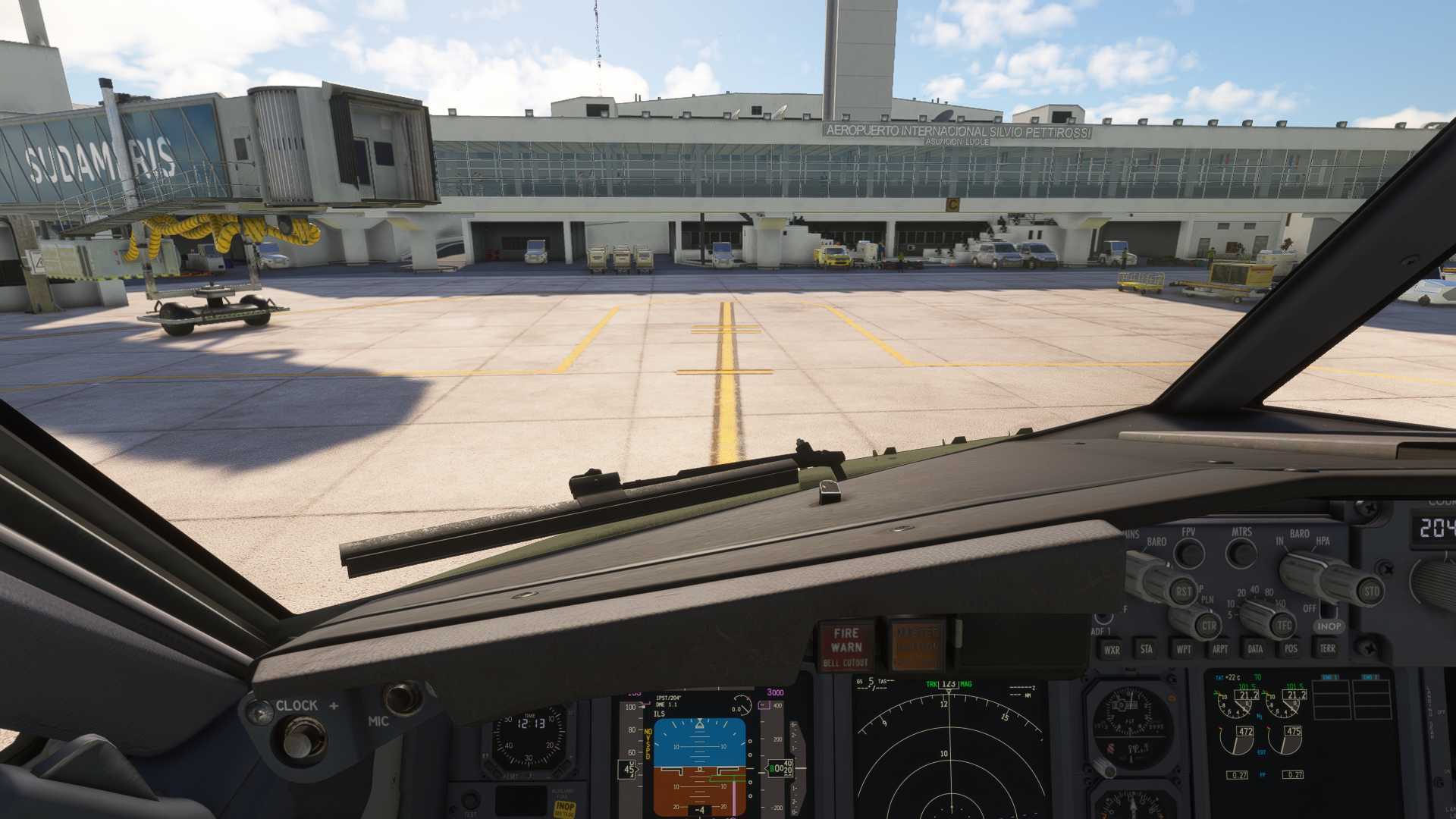This screenshot has width=1456, height=819.
Task: Show stations with the STA button
Action: click(1147, 649)
